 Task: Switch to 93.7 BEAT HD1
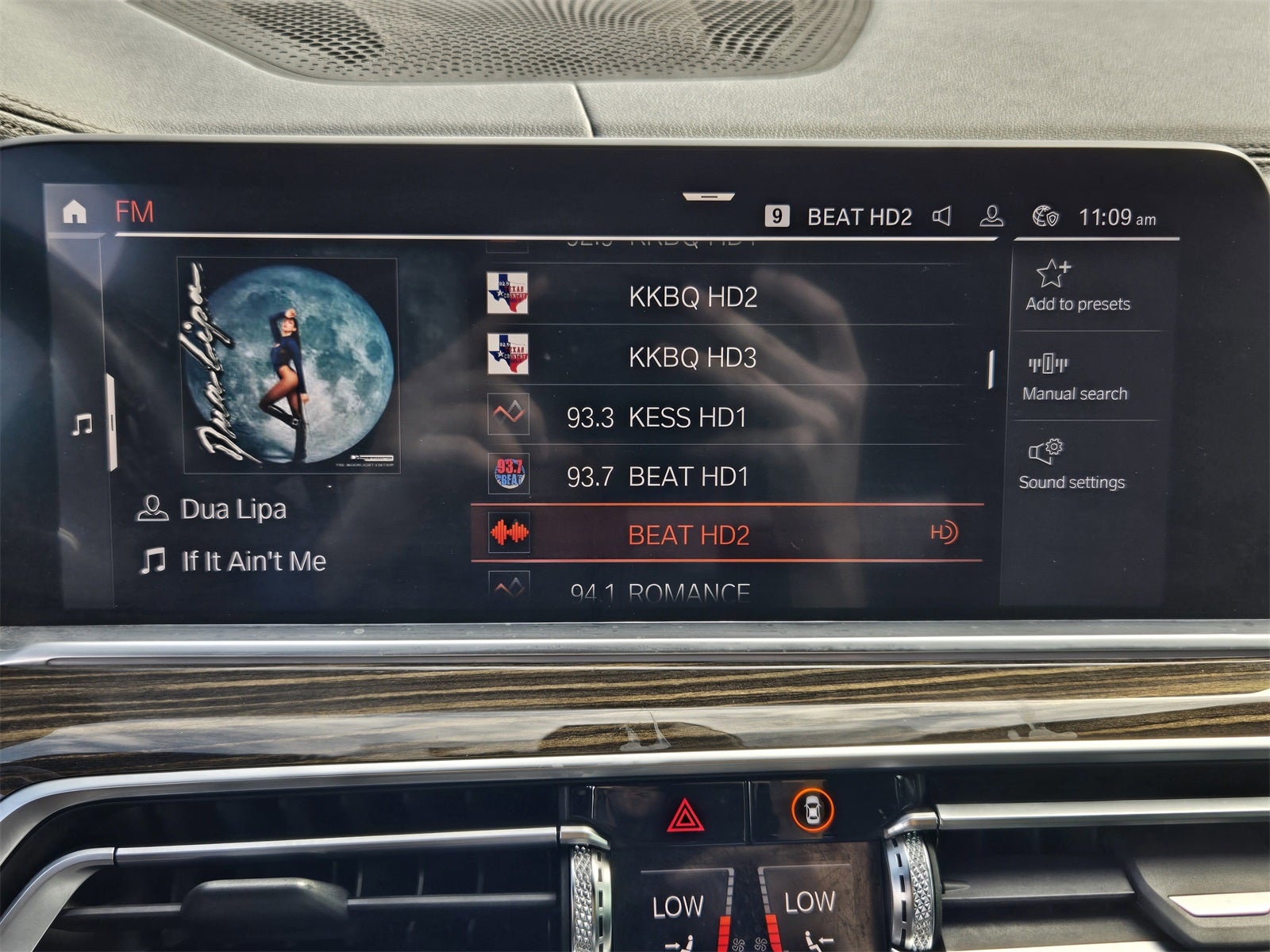[657, 476]
